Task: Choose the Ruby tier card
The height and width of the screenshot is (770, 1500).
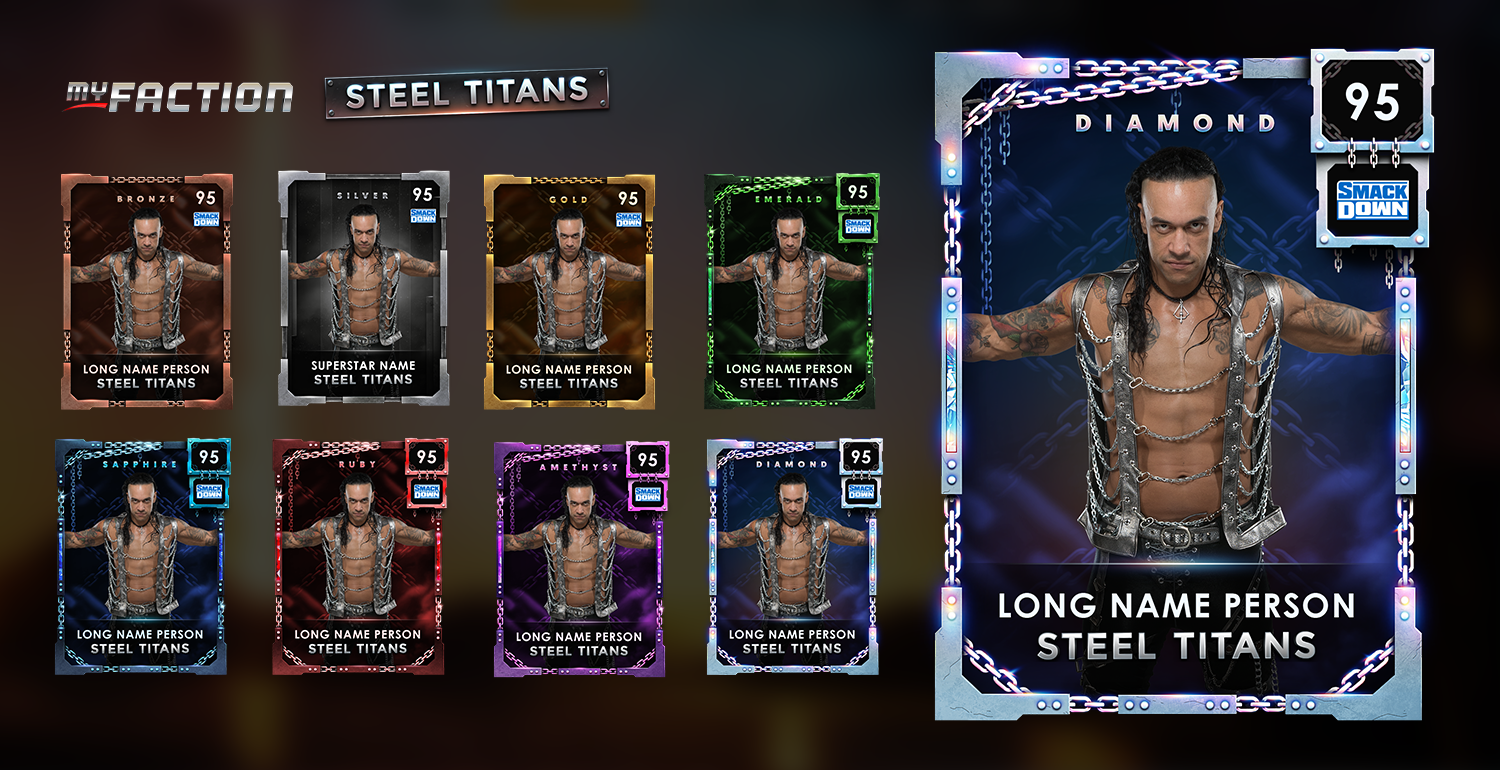Action: [359, 556]
